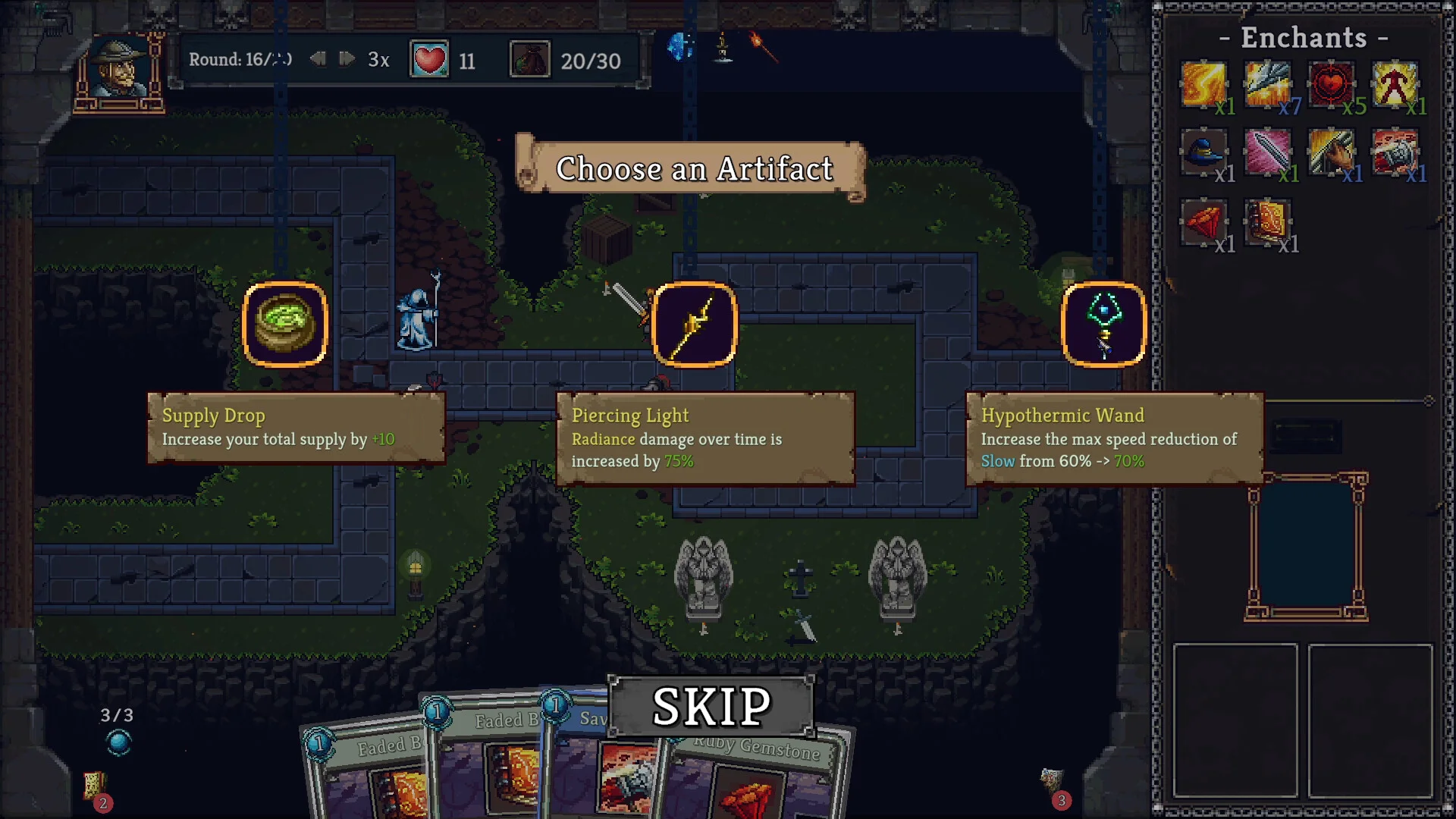Pick the Hypothermic Wand artifact

pyautogui.click(x=1104, y=325)
